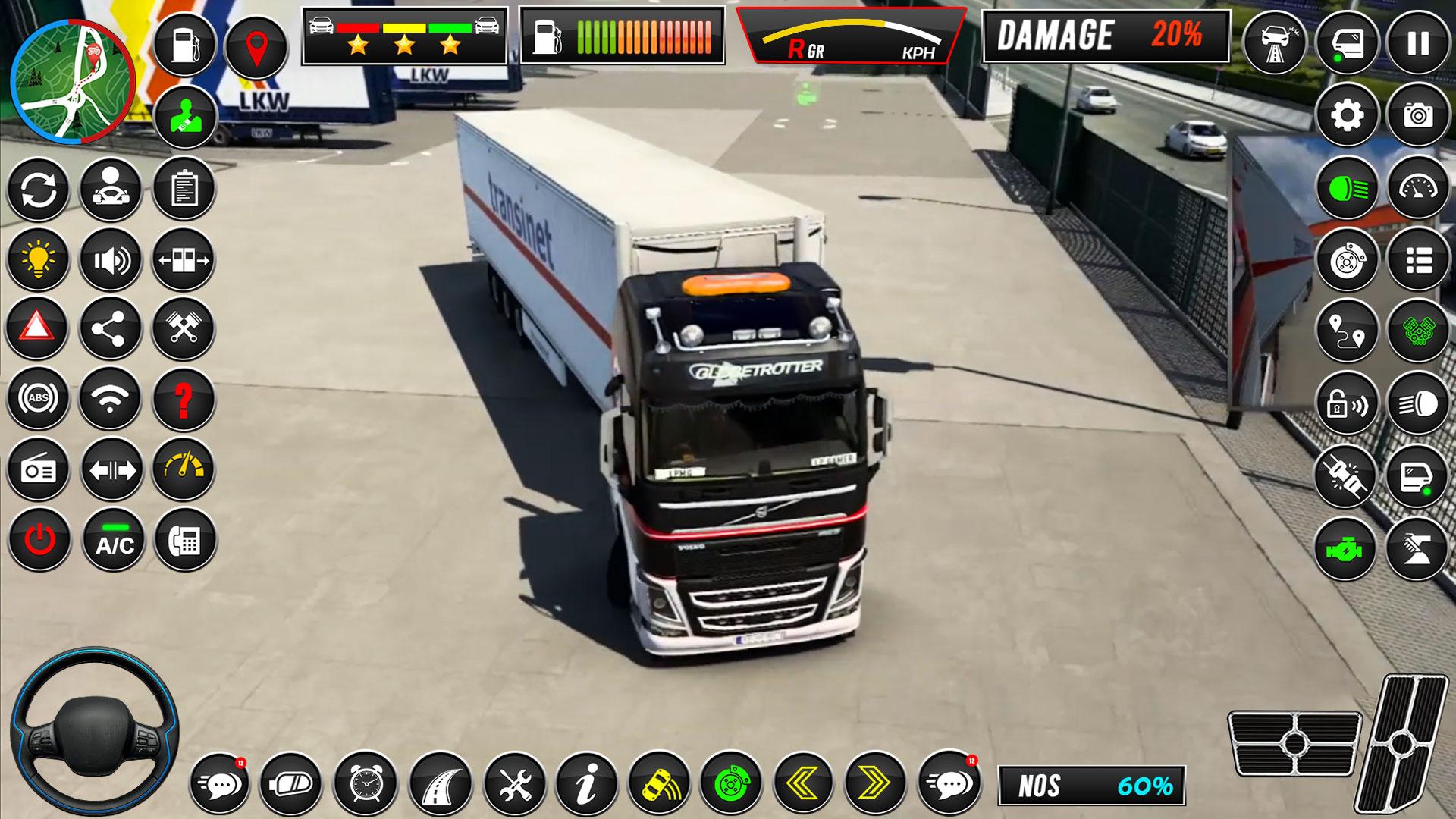
Task: Toggle the green headlights button
Action: 1347,188
